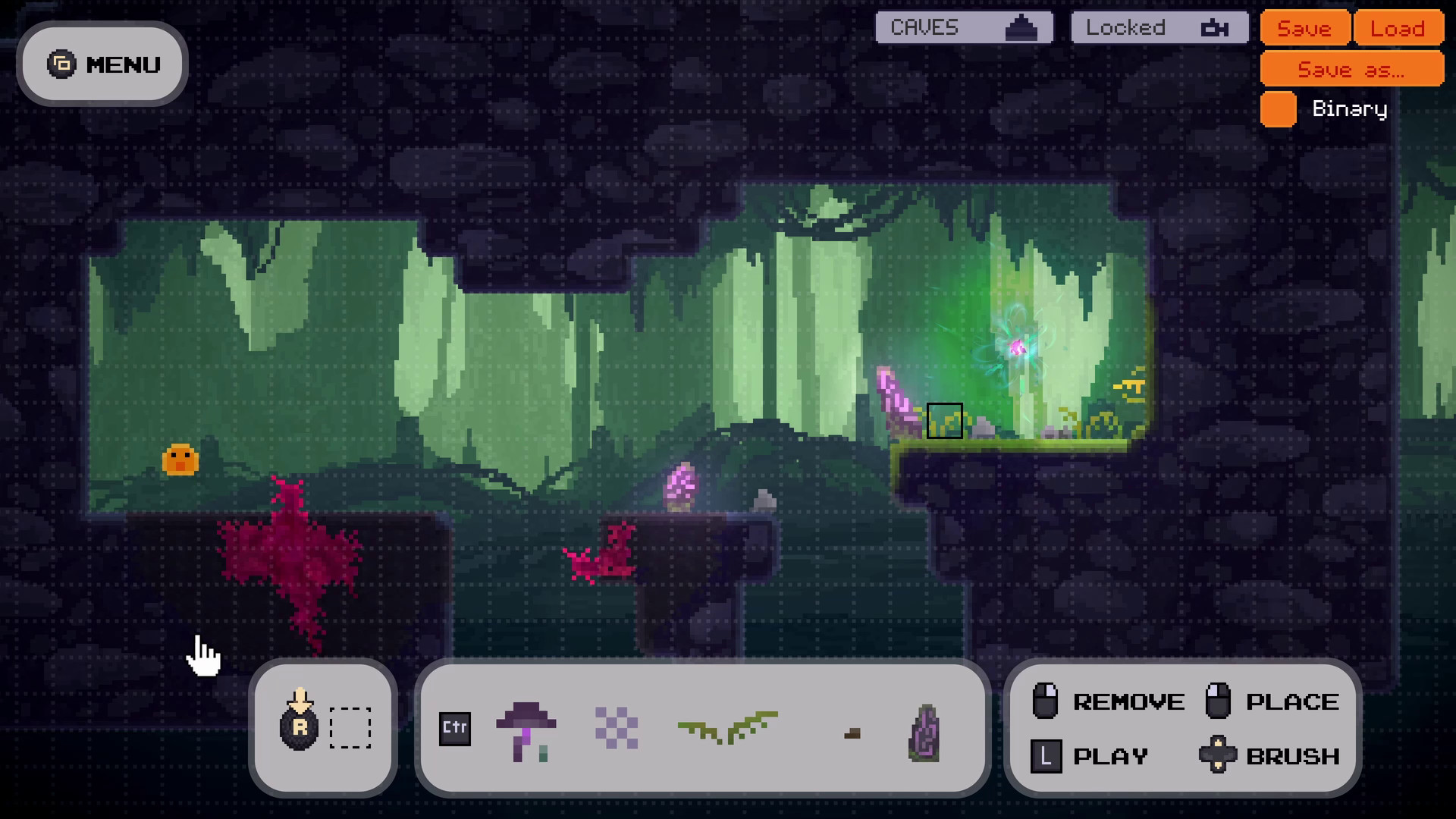Click the L key PLAY control
The image size is (1456, 819).
click(1045, 755)
